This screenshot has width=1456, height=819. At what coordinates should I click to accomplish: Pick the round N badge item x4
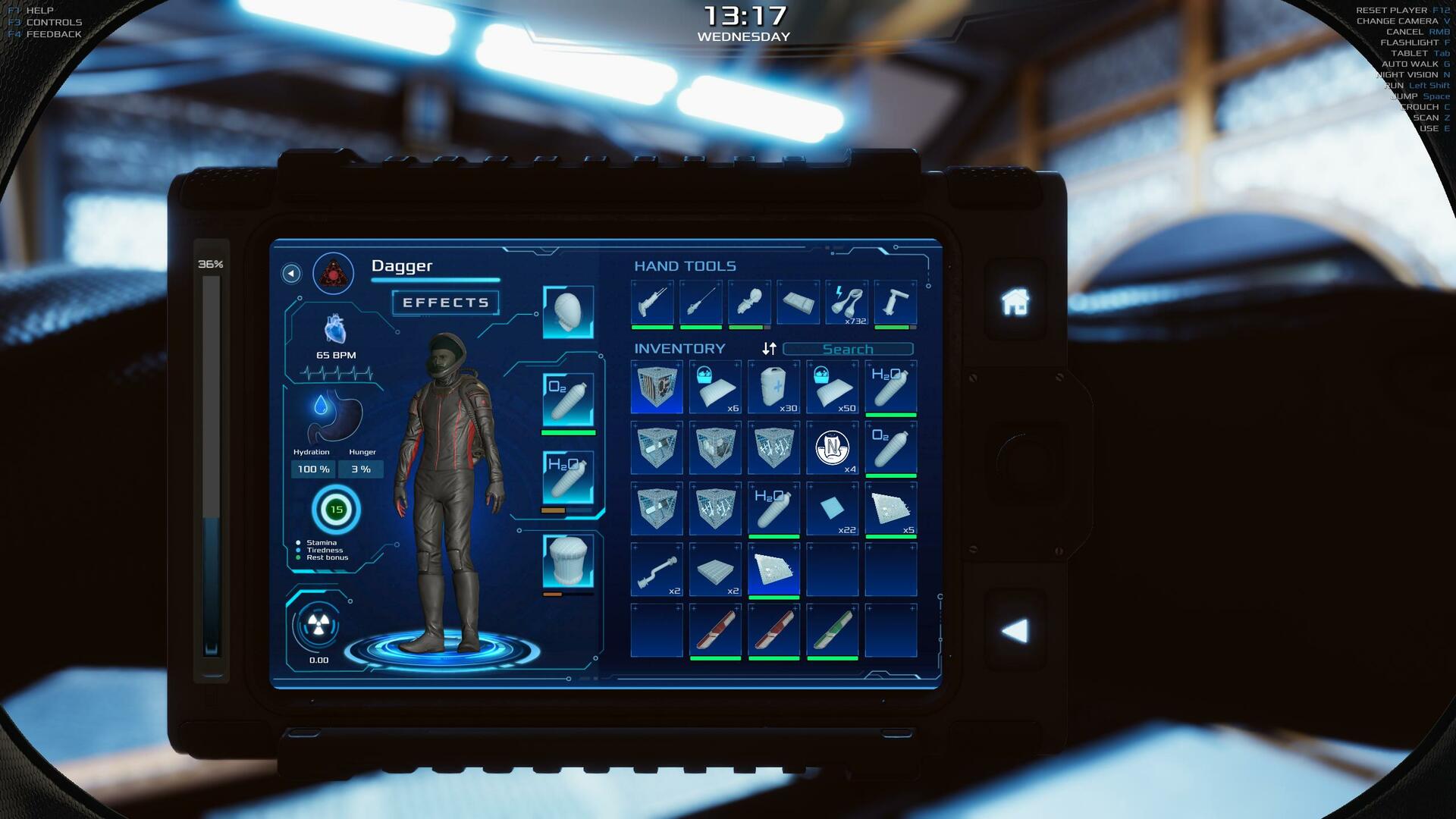click(x=832, y=448)
